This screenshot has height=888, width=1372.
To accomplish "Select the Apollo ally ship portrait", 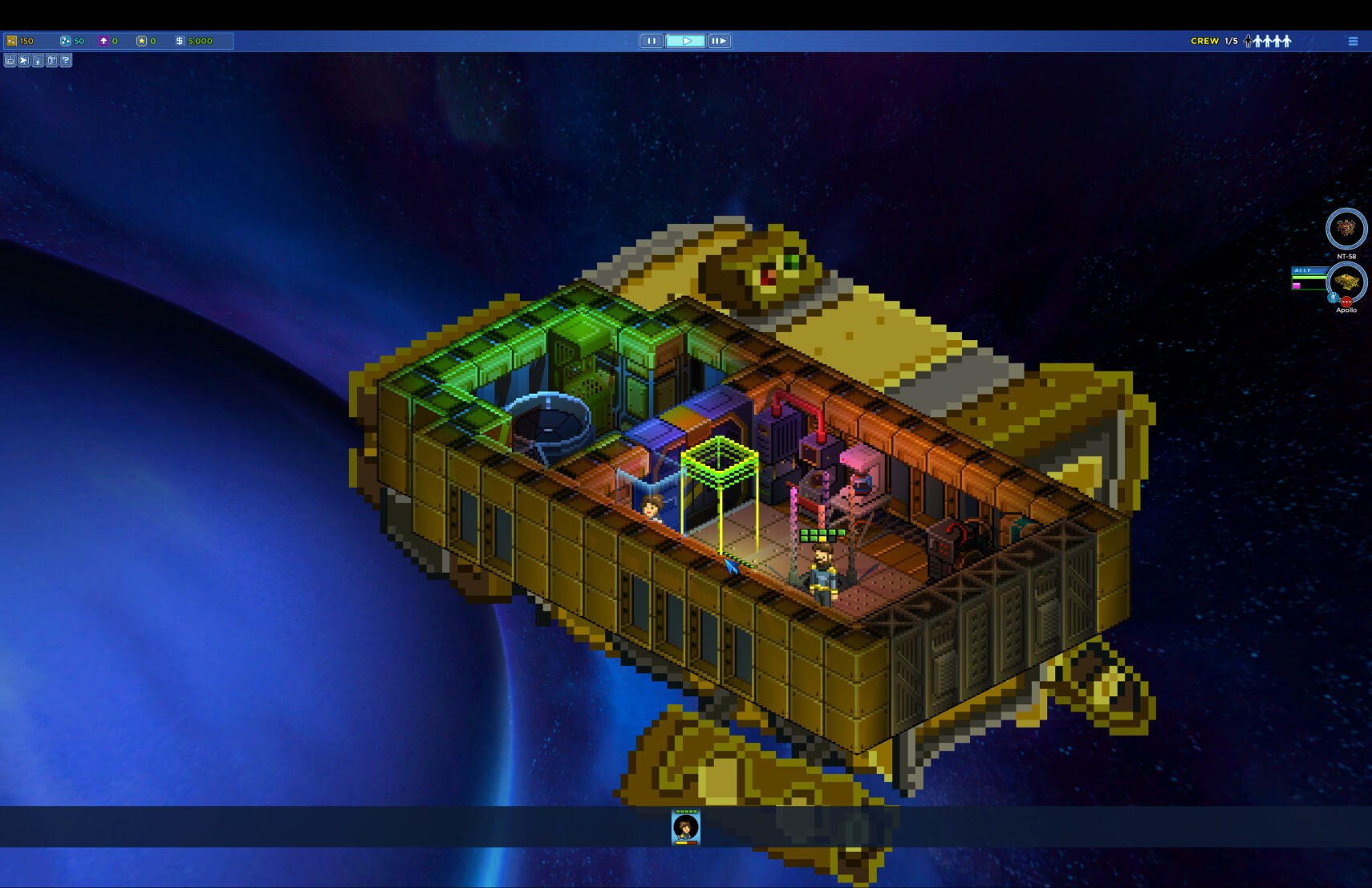I will 1346,281.
